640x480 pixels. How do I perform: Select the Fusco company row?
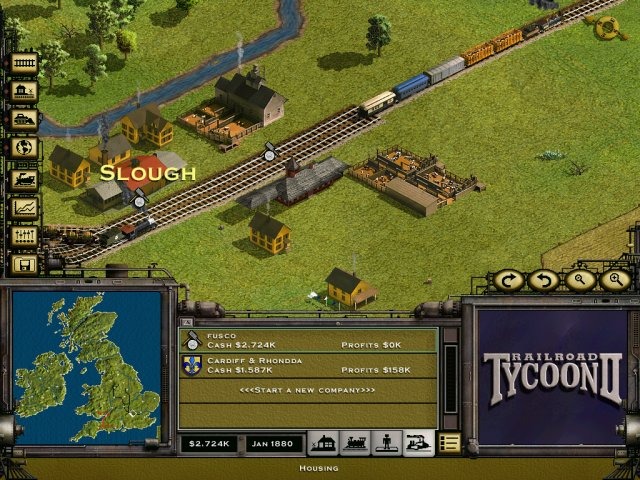pyautogui.click(x=308, y=340)
